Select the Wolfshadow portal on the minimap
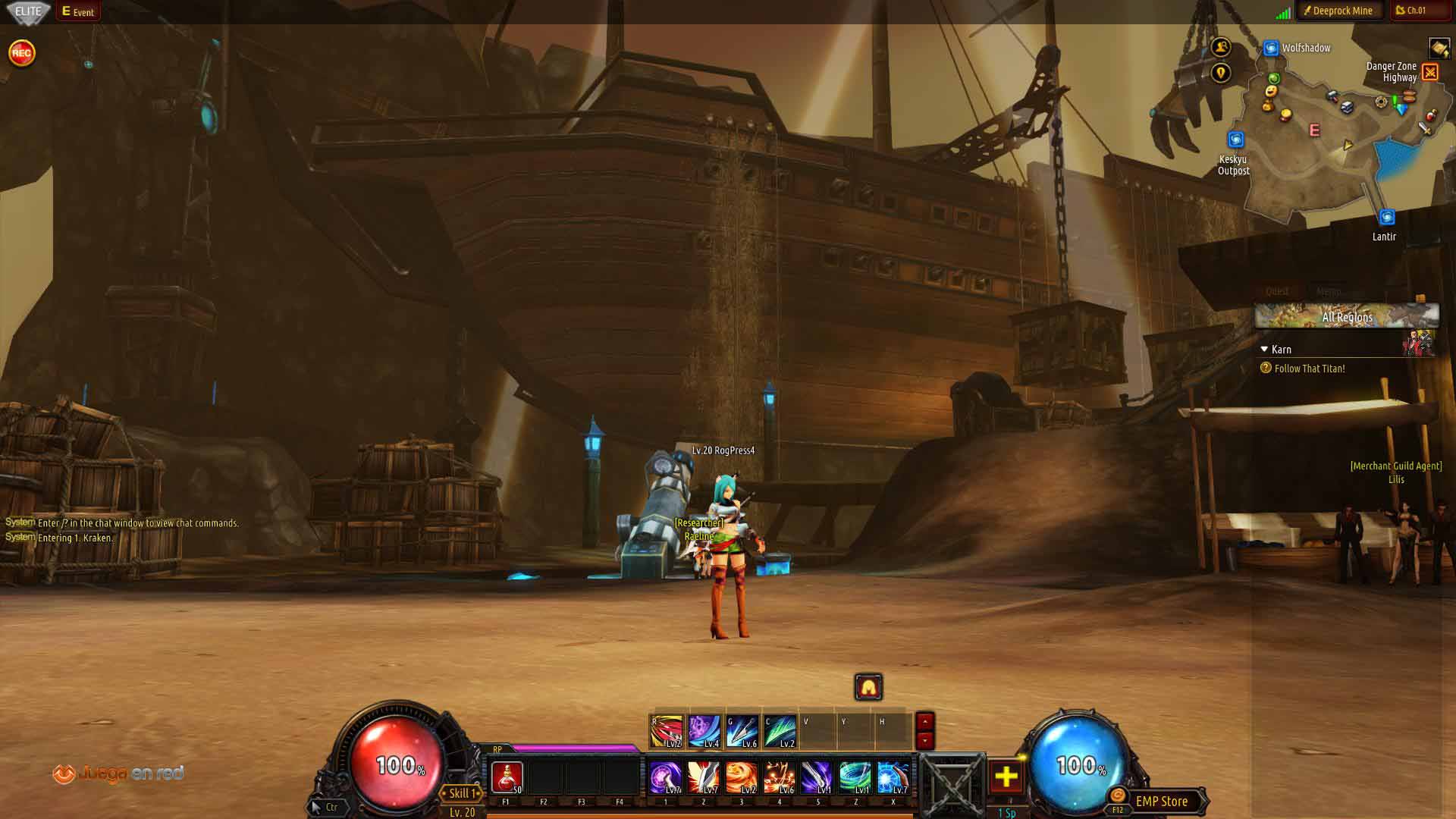 pos(1272,49)
